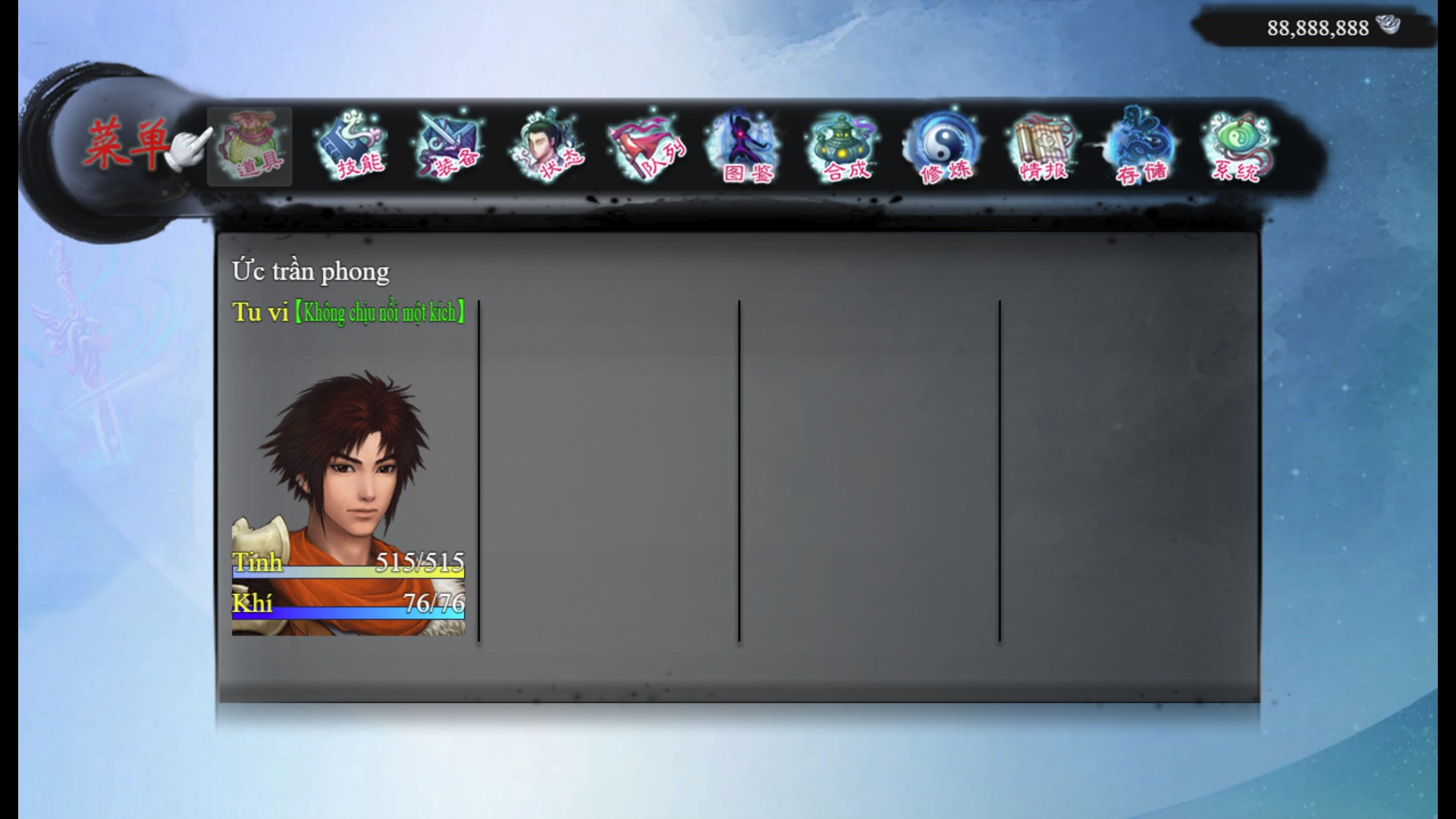1456x819 pixels.
Task: Click the character portrait of Ức trần phong
Action: click(349, 470)
